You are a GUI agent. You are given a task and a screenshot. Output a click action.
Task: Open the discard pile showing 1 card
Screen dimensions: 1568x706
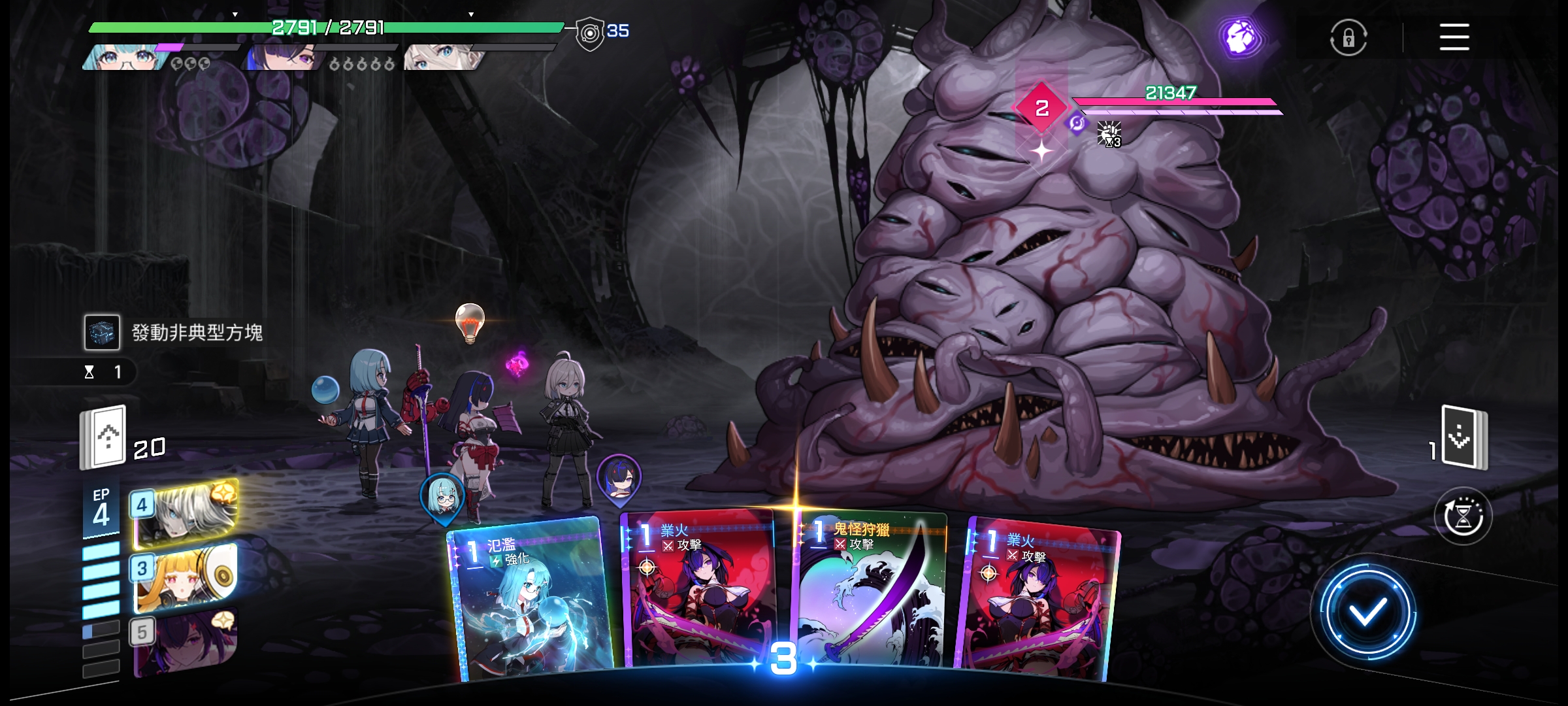(1465, 438)
